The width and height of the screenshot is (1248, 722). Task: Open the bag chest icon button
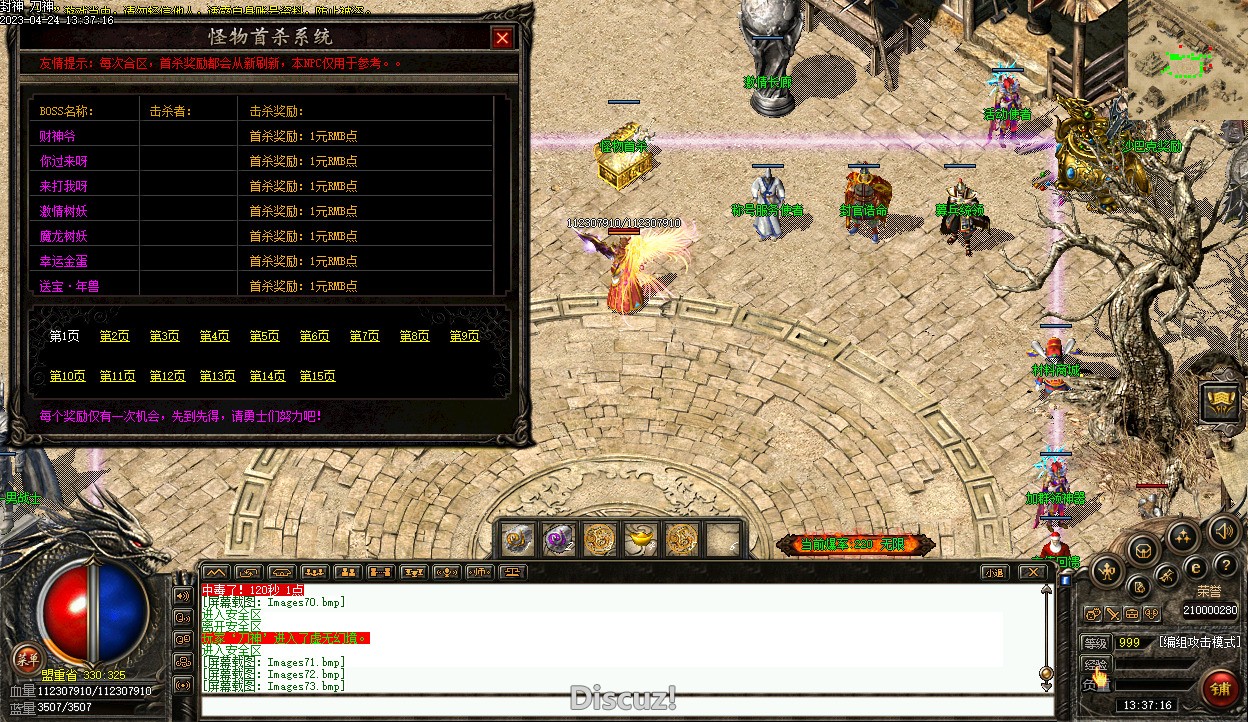(1144, 549)
